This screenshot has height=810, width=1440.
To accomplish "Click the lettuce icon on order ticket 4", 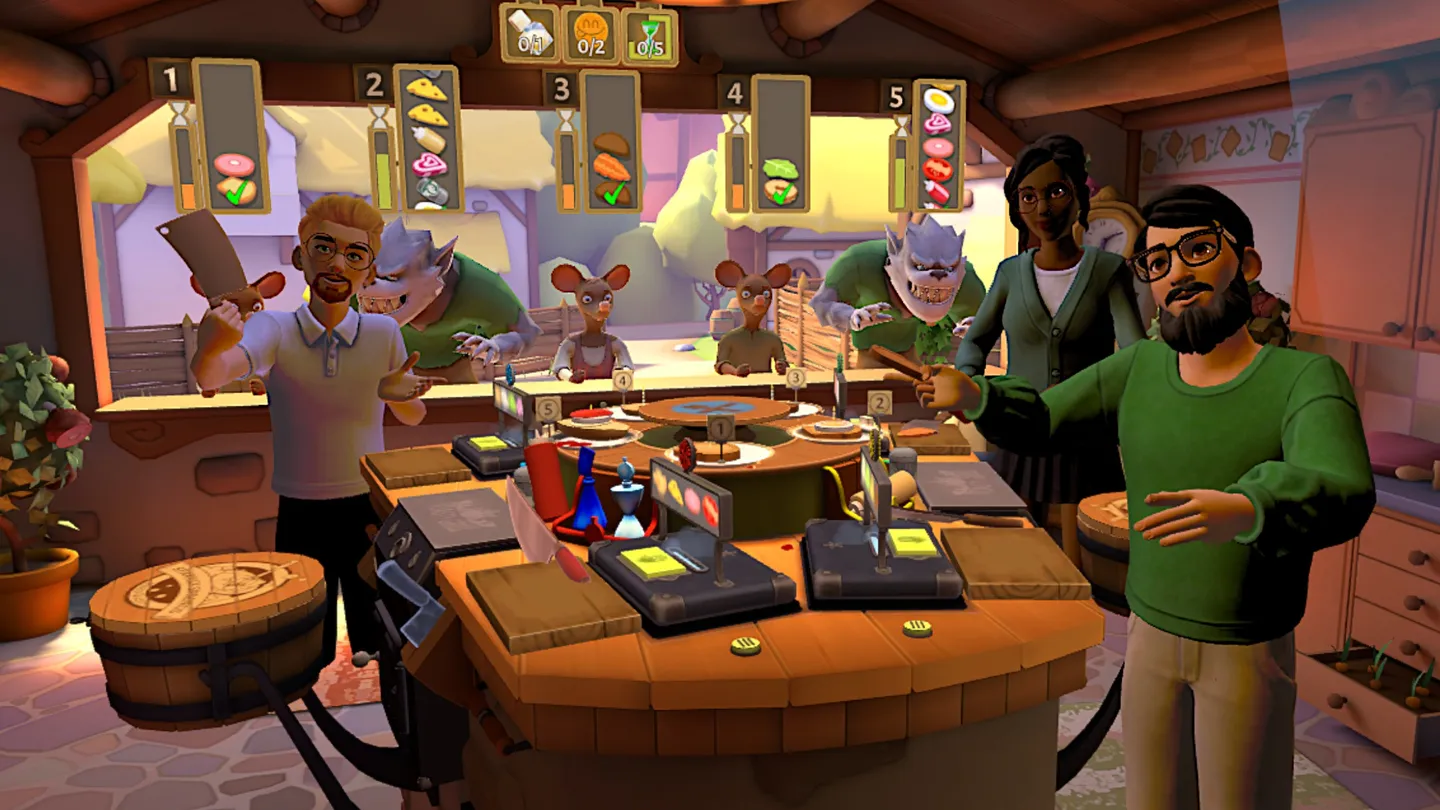I will 779,168.
